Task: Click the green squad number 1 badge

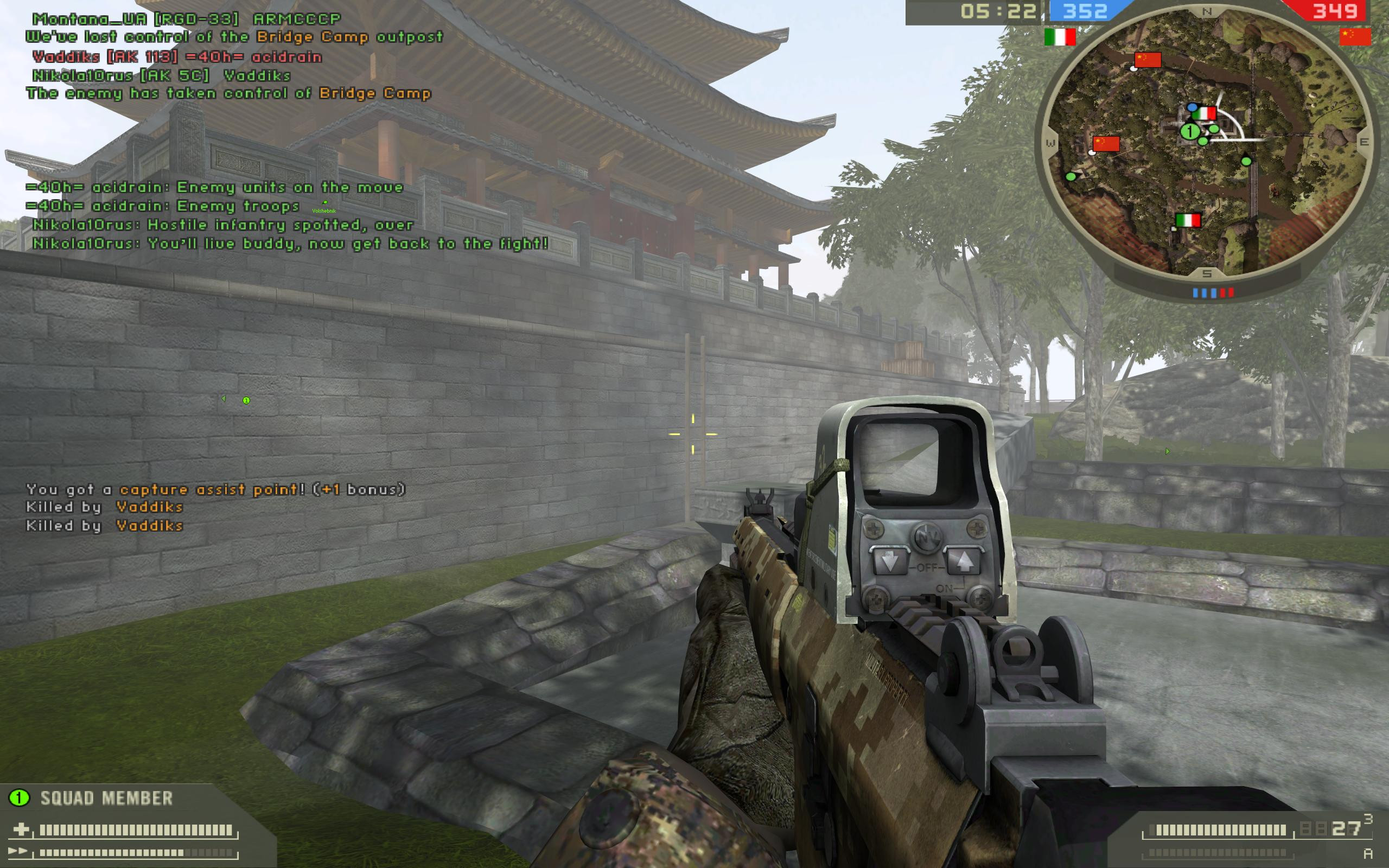Action: 20,797
